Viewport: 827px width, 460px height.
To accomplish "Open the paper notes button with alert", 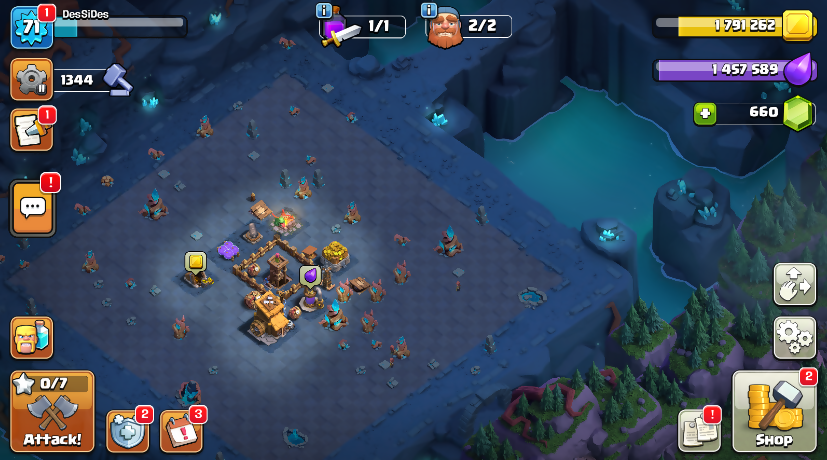I will 699,430.
